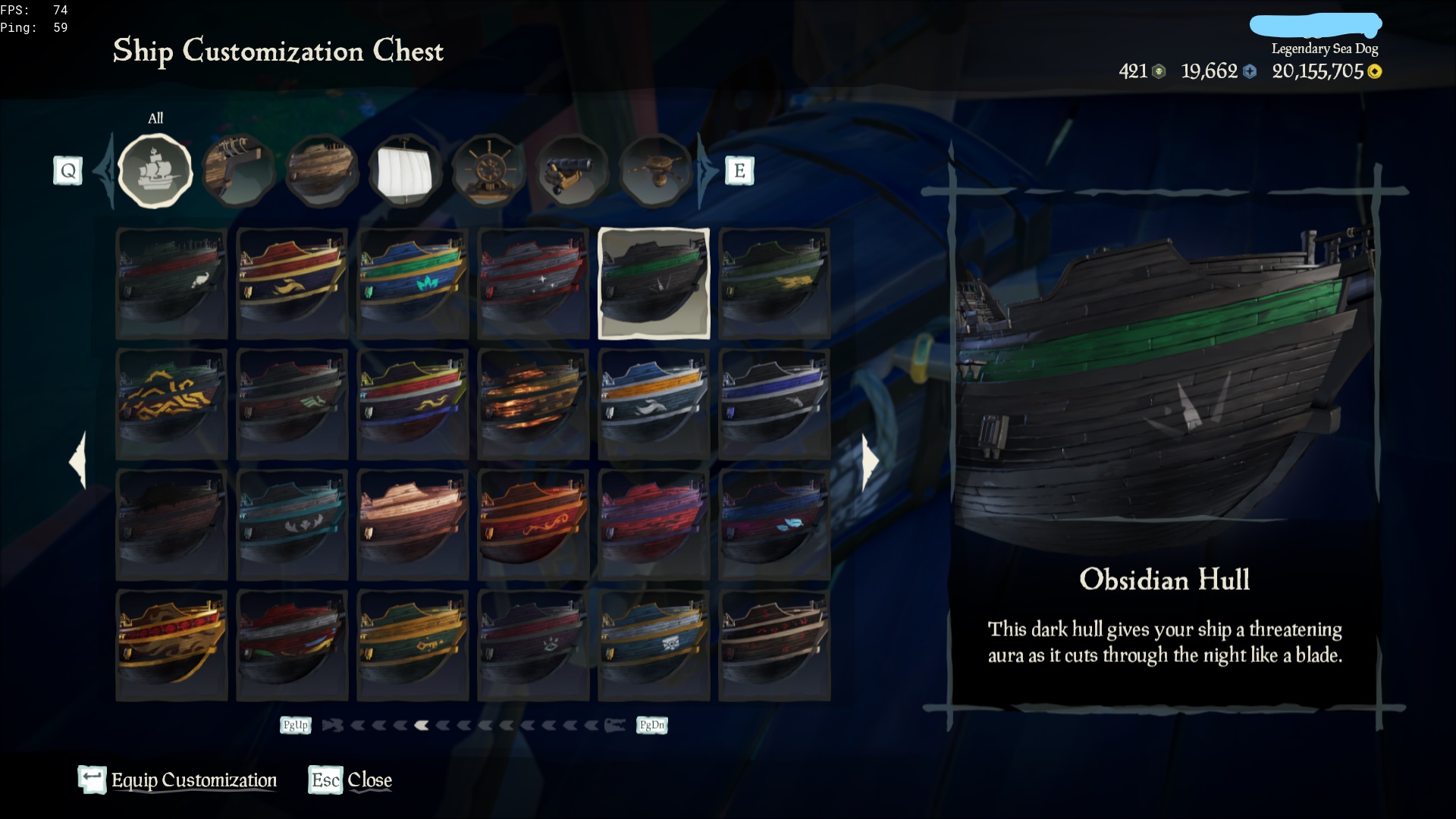Choose the orange hull with swirl emblem

point(533,525)
